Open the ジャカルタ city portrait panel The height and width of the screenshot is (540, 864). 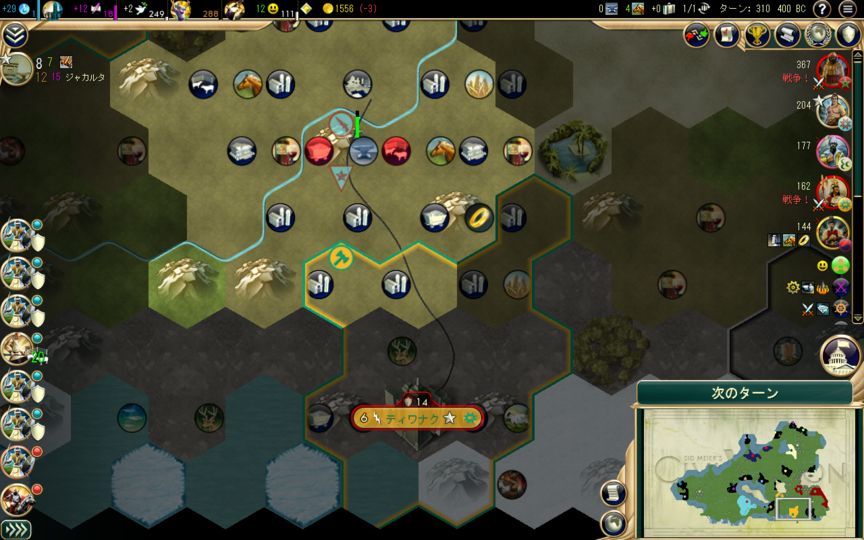pyautogui.click(x=17, y=69)
